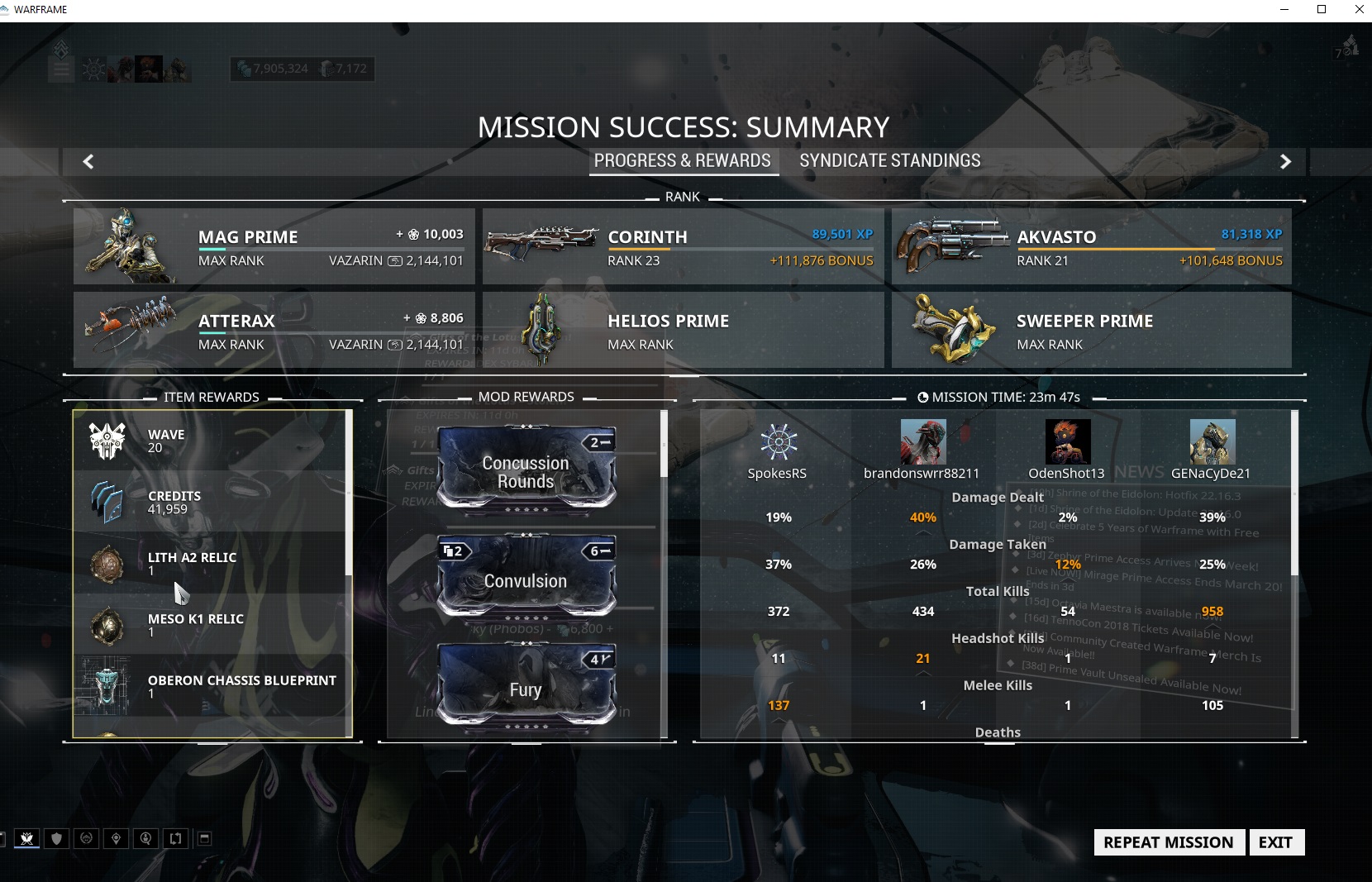Select GENaCyDe21's player avatar

pos(1212,441)
